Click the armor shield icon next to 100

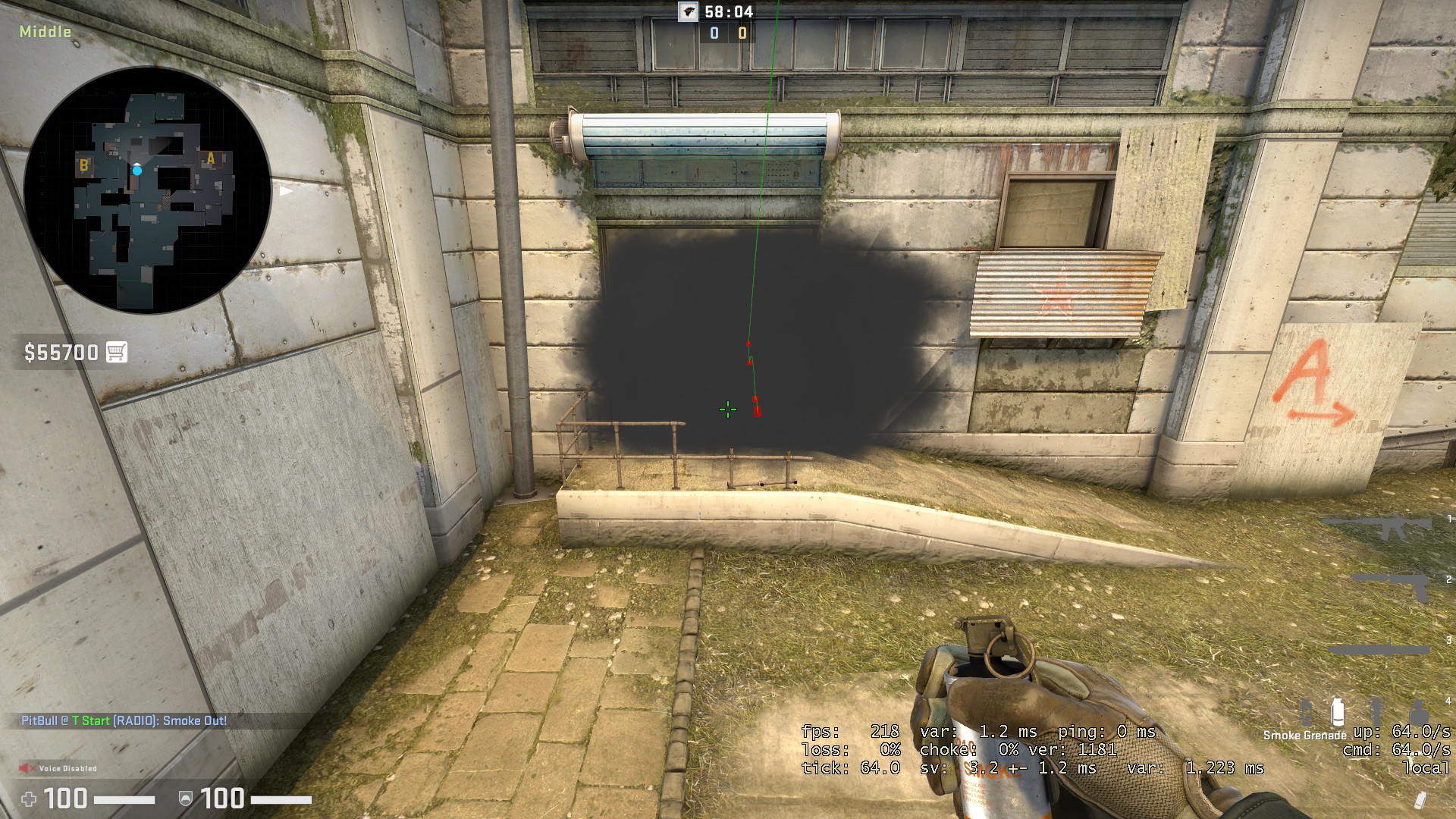(x=184, y=800)
